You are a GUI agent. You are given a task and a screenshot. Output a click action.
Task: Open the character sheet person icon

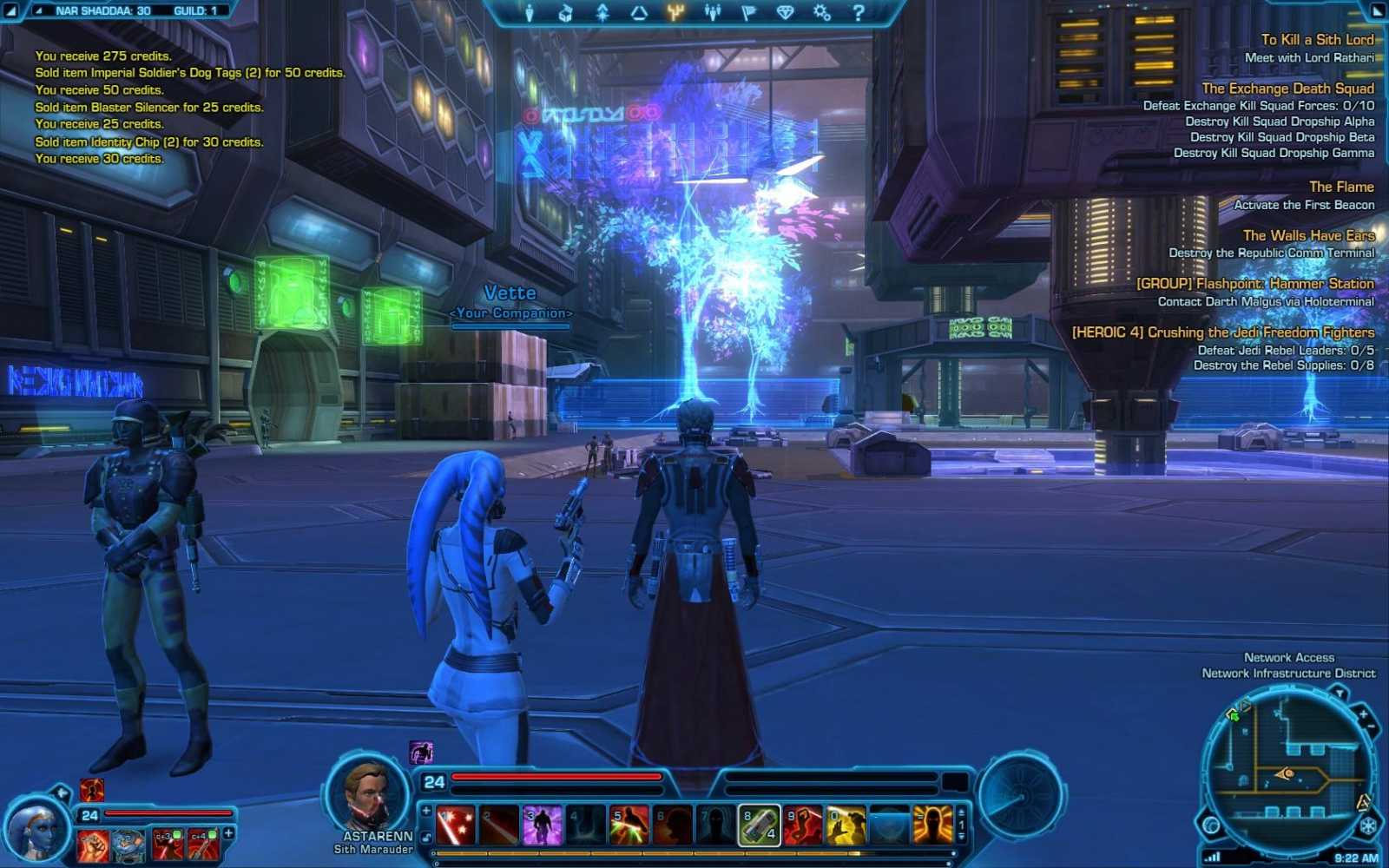point(530,12)
